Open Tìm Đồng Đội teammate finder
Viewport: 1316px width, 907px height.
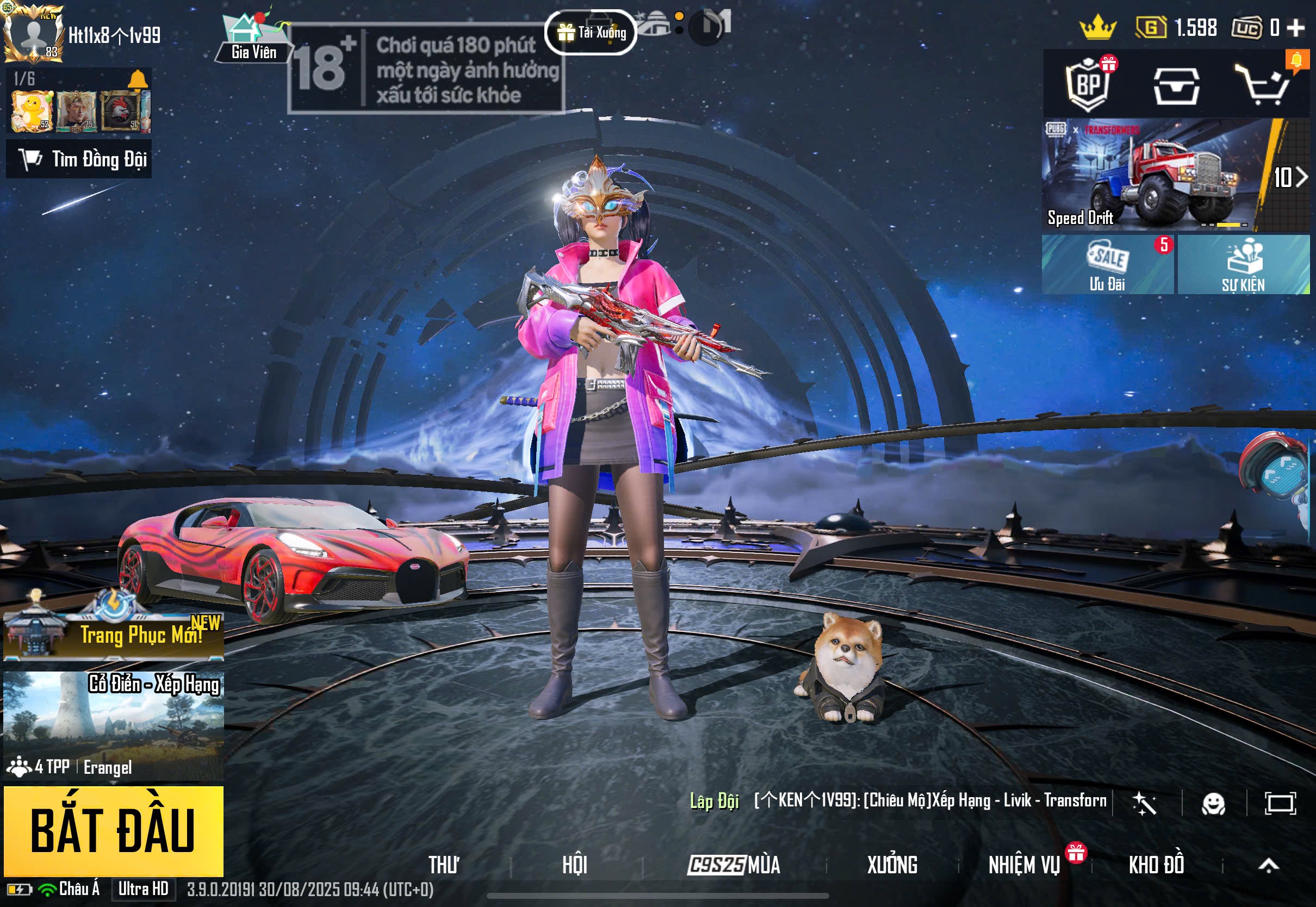(x=79, y=159)
